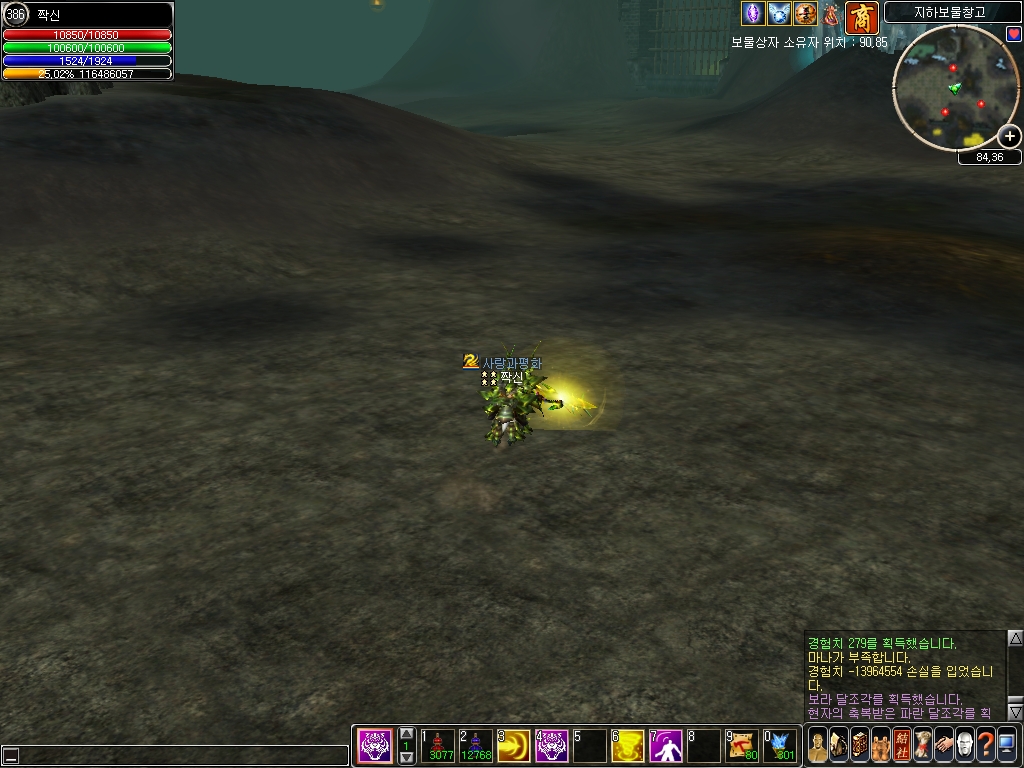Use the scroll item in slot 9
1024x768 pixels.
pos(742,746)
